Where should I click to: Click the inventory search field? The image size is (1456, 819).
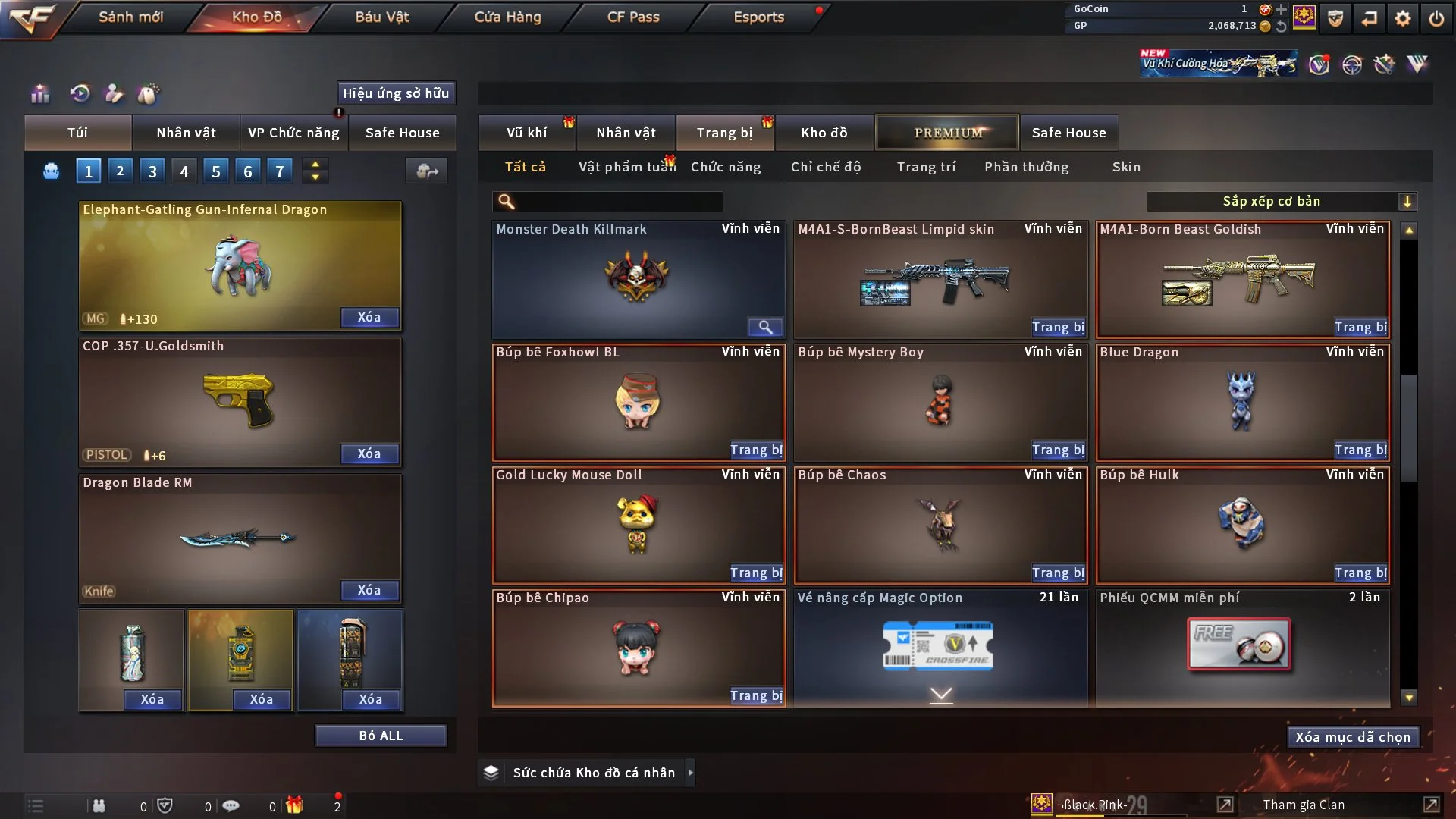pyautogui.click(x=618, y=202)
